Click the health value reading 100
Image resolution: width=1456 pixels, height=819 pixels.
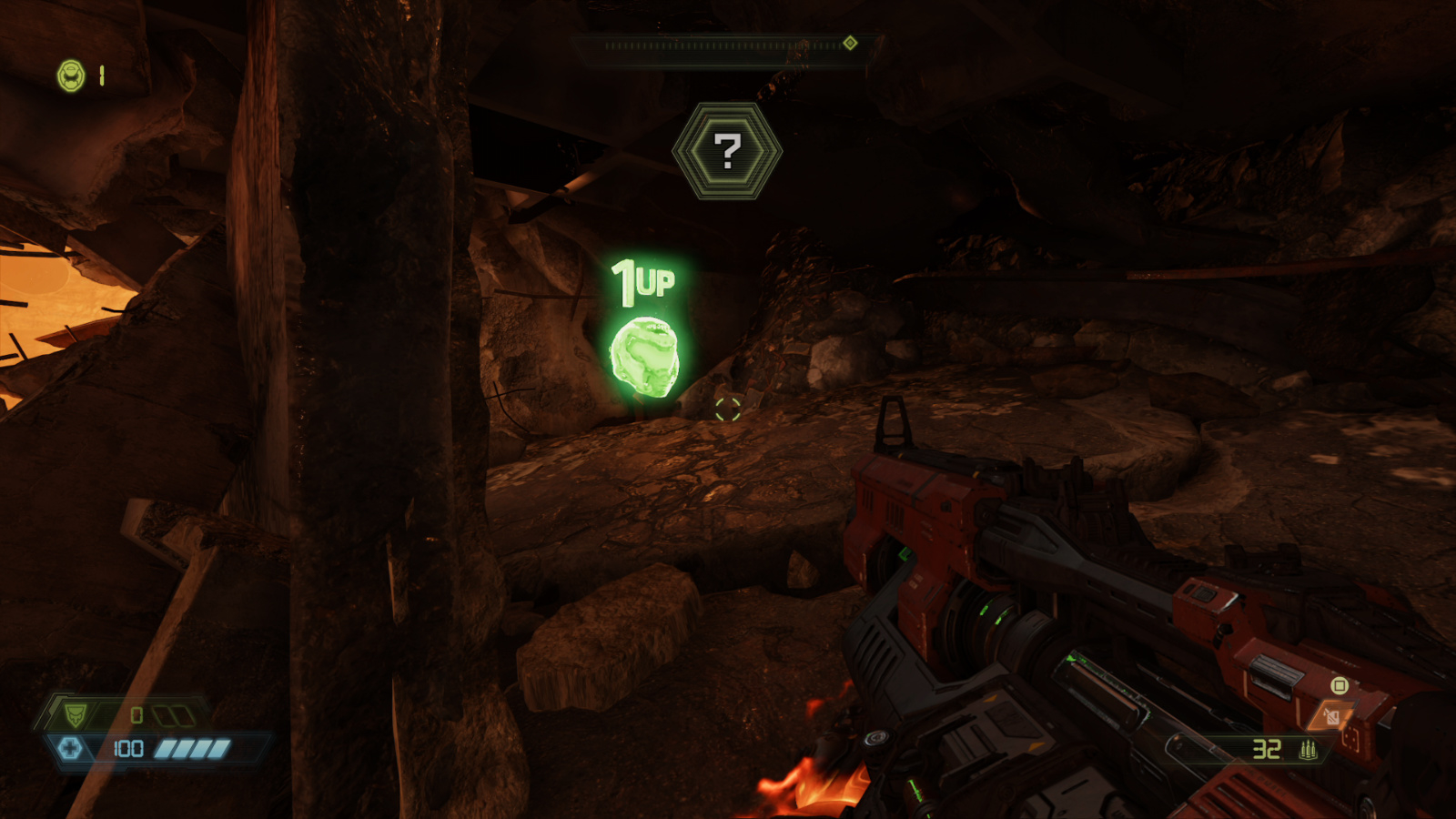[129, 749]
